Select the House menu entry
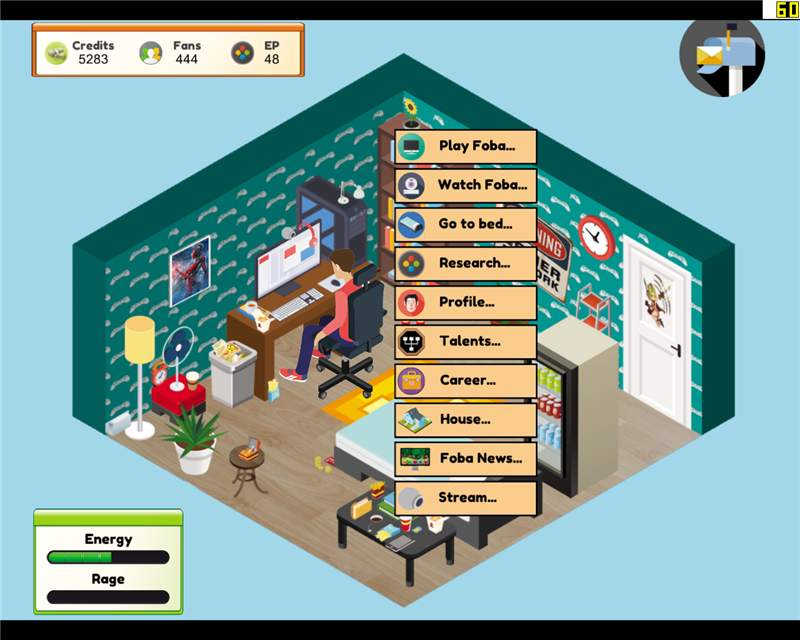This screenshot has height=640, width=800. coord(466,419)
